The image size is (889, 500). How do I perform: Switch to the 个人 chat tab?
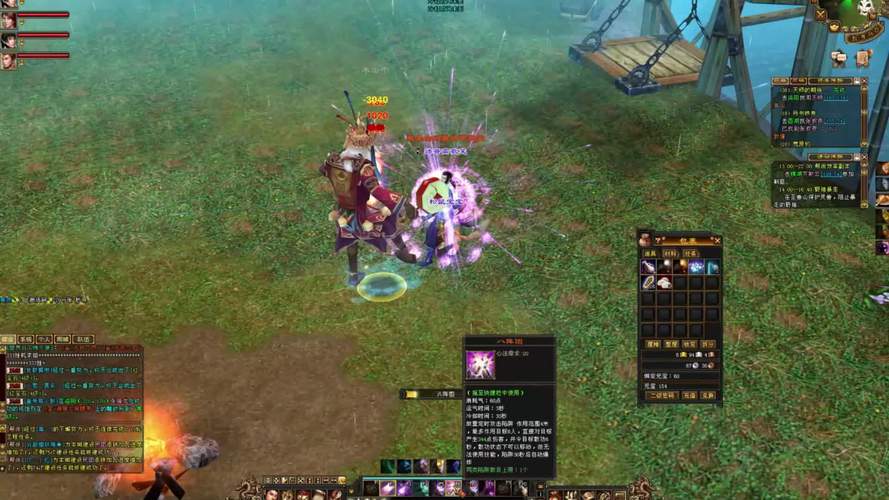(44, 340)
